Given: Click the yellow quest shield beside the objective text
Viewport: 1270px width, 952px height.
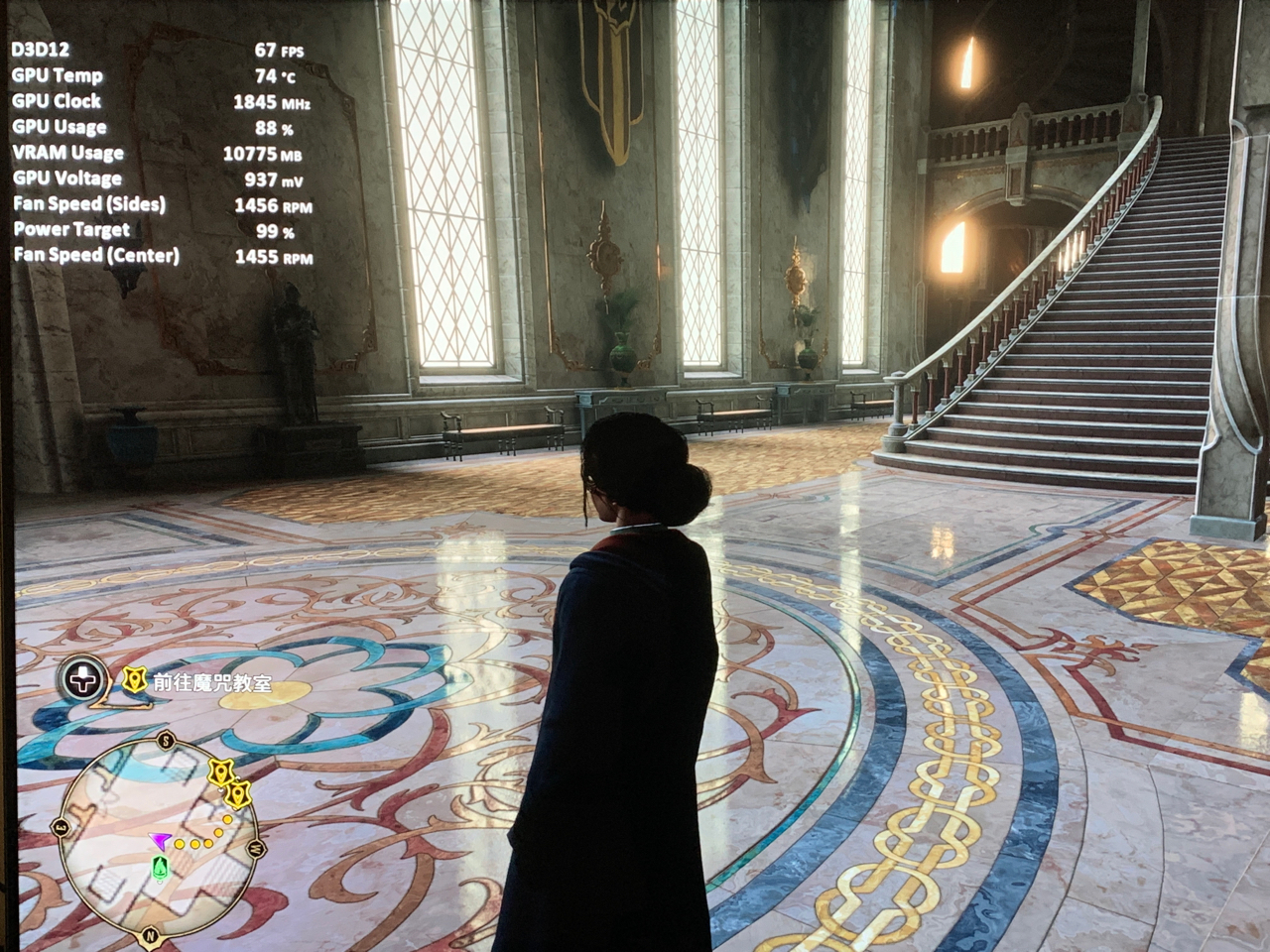Looking at the screenshot, I should [134, 680].
